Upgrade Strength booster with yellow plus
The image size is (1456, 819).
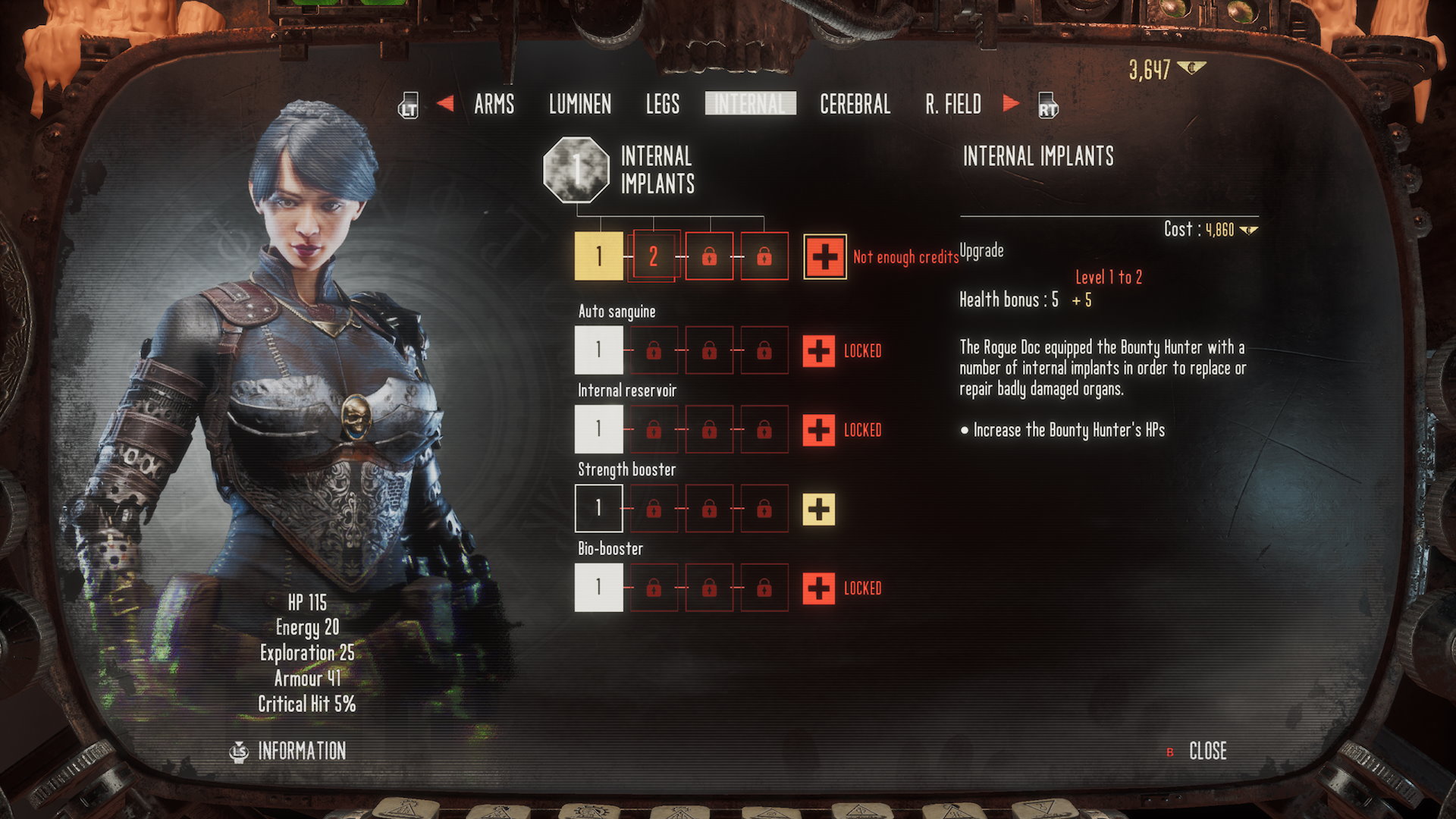click(x=819, y=509)
